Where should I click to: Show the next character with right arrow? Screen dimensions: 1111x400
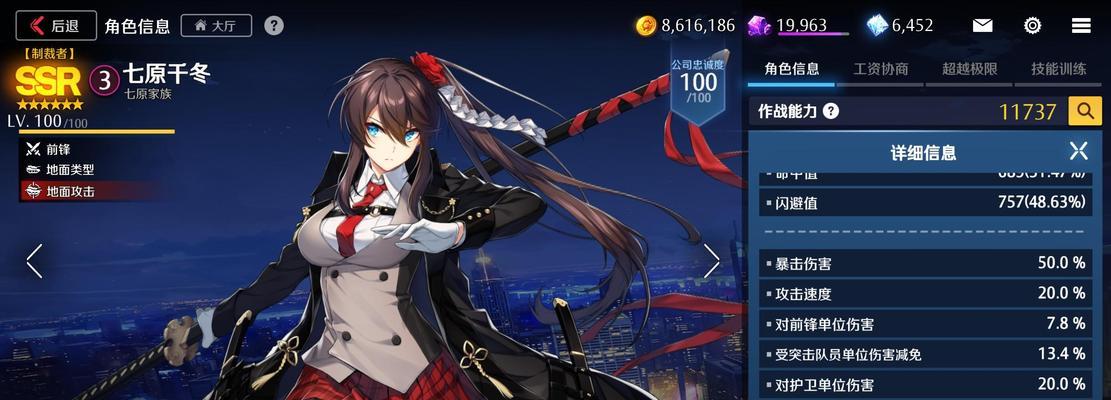(x=711, y=261)
